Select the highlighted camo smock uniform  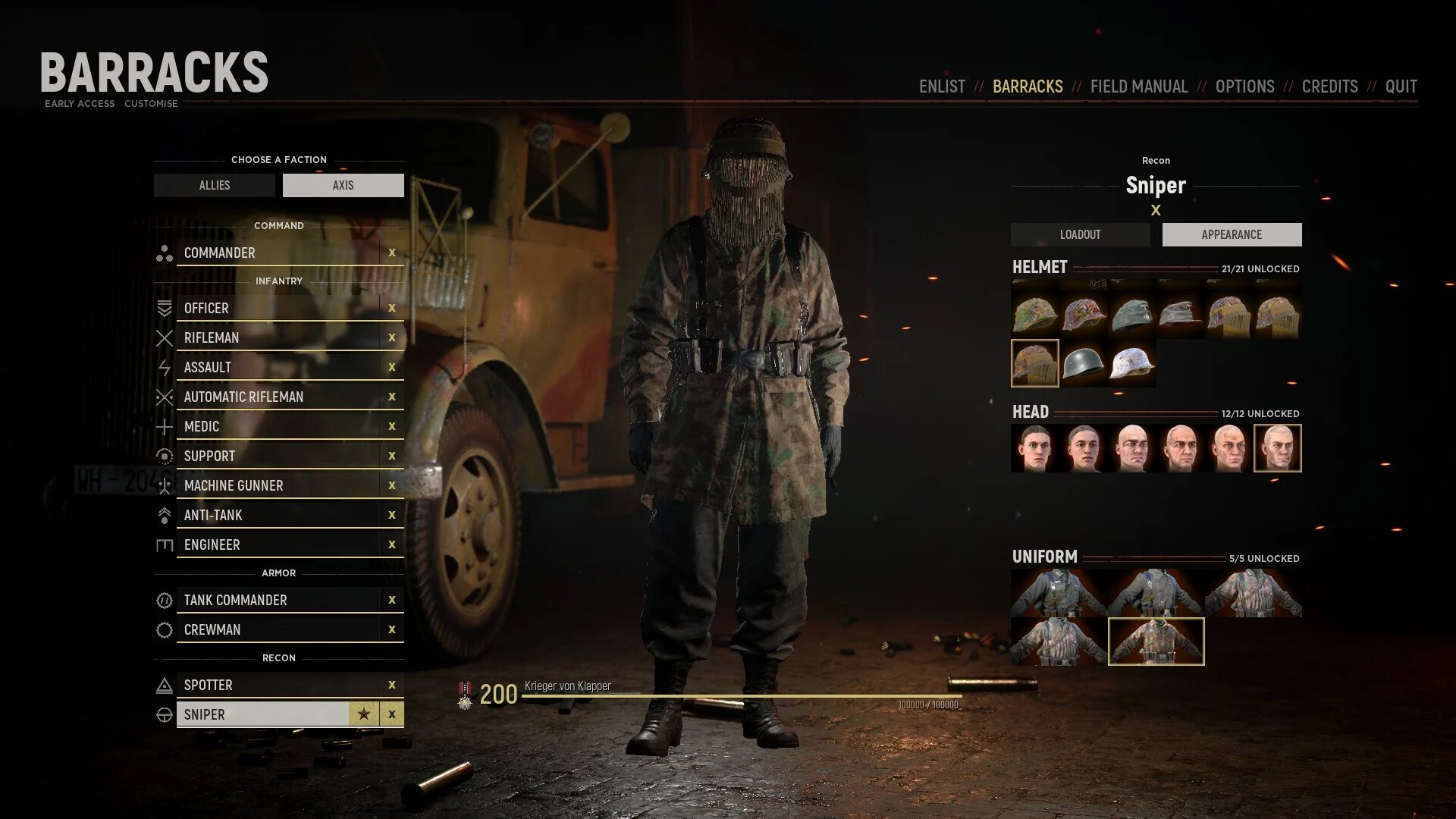[1156, 642]
